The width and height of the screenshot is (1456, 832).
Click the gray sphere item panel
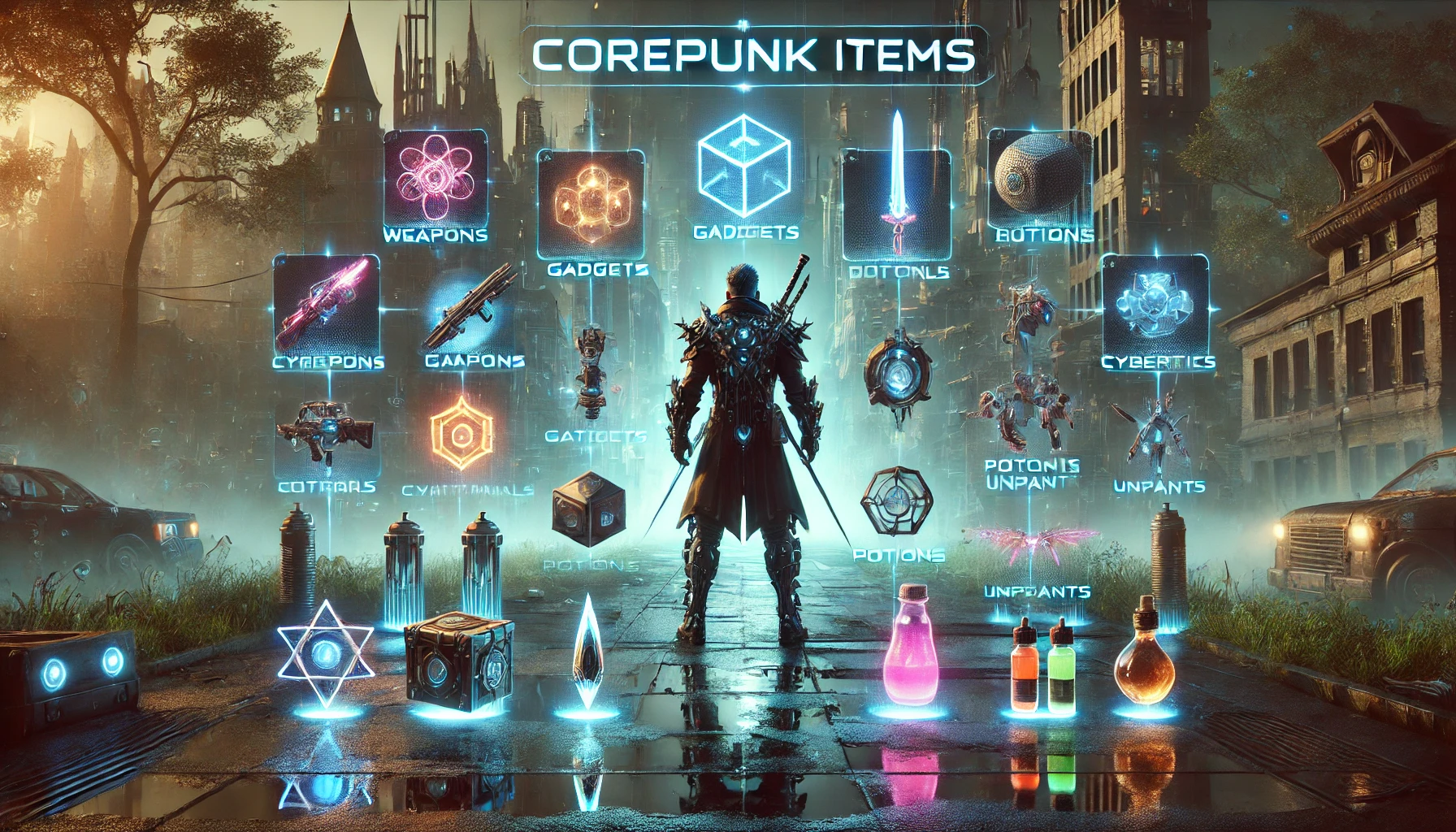(1038, 180)
